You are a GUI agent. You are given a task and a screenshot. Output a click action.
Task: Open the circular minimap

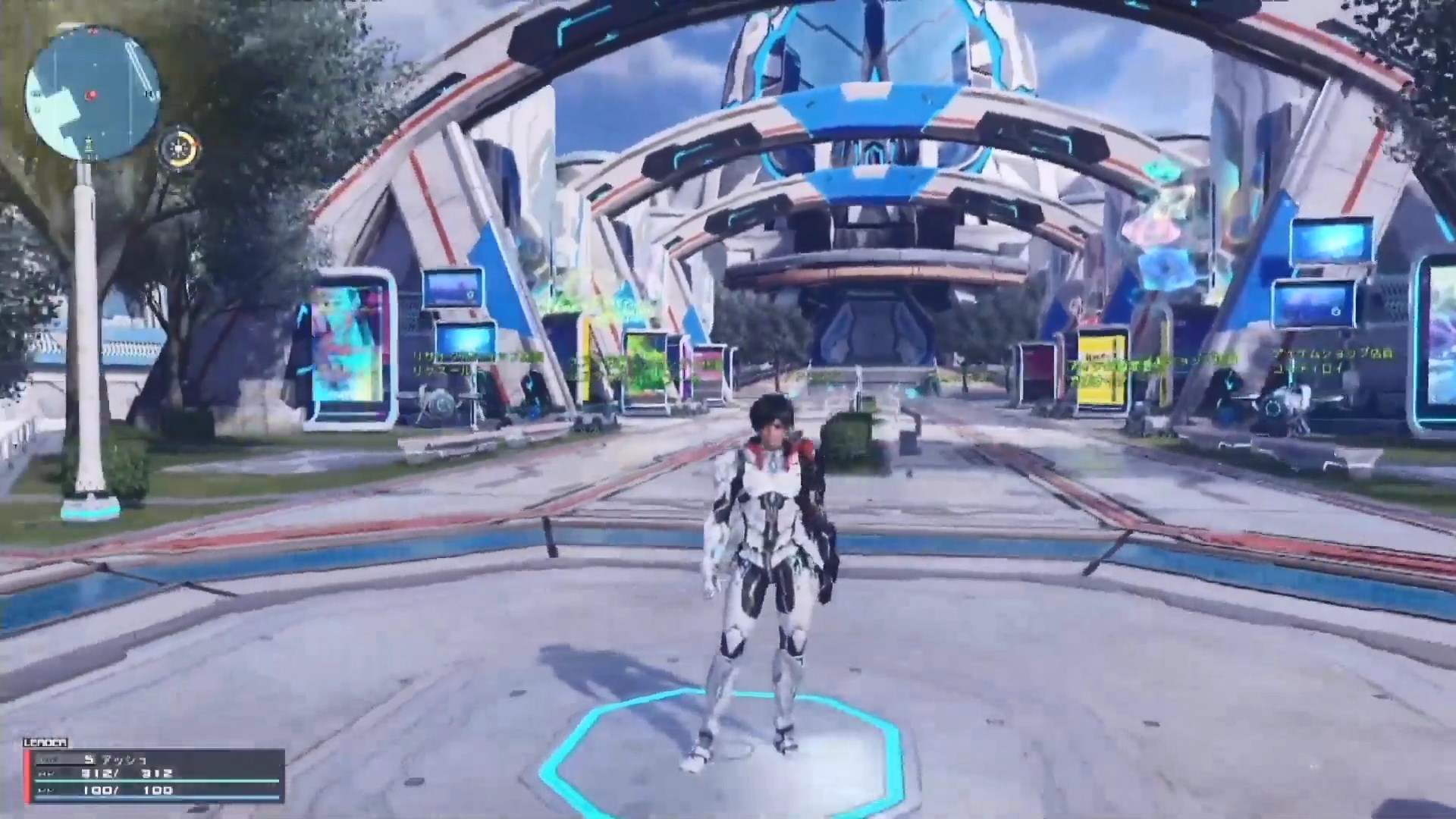tap(93, 93)
